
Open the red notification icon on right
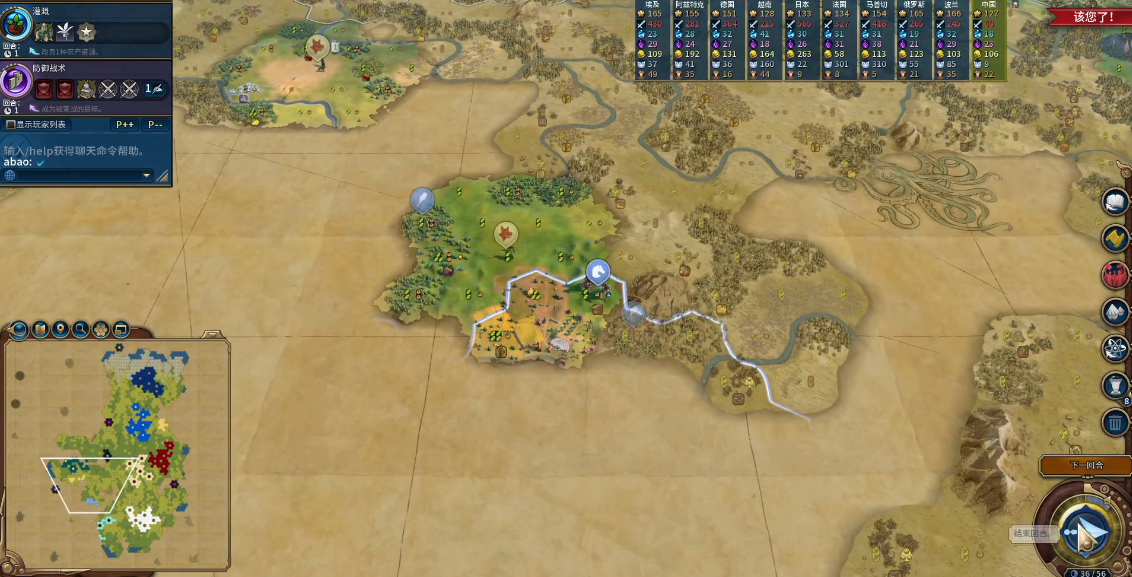(x=1115, y=274)
